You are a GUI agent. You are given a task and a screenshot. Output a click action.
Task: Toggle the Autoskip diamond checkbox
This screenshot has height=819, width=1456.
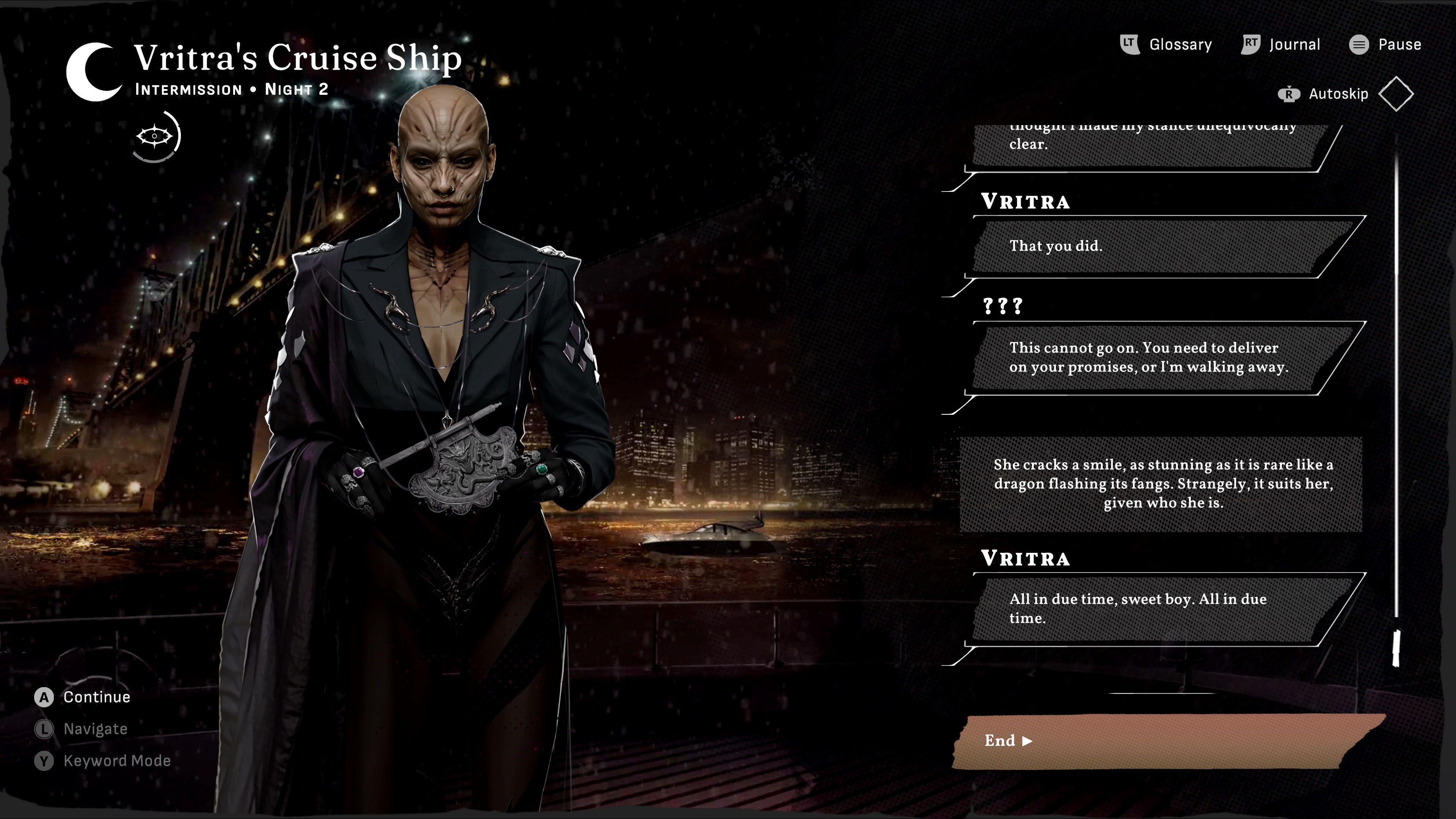(x=1395, y=94)
